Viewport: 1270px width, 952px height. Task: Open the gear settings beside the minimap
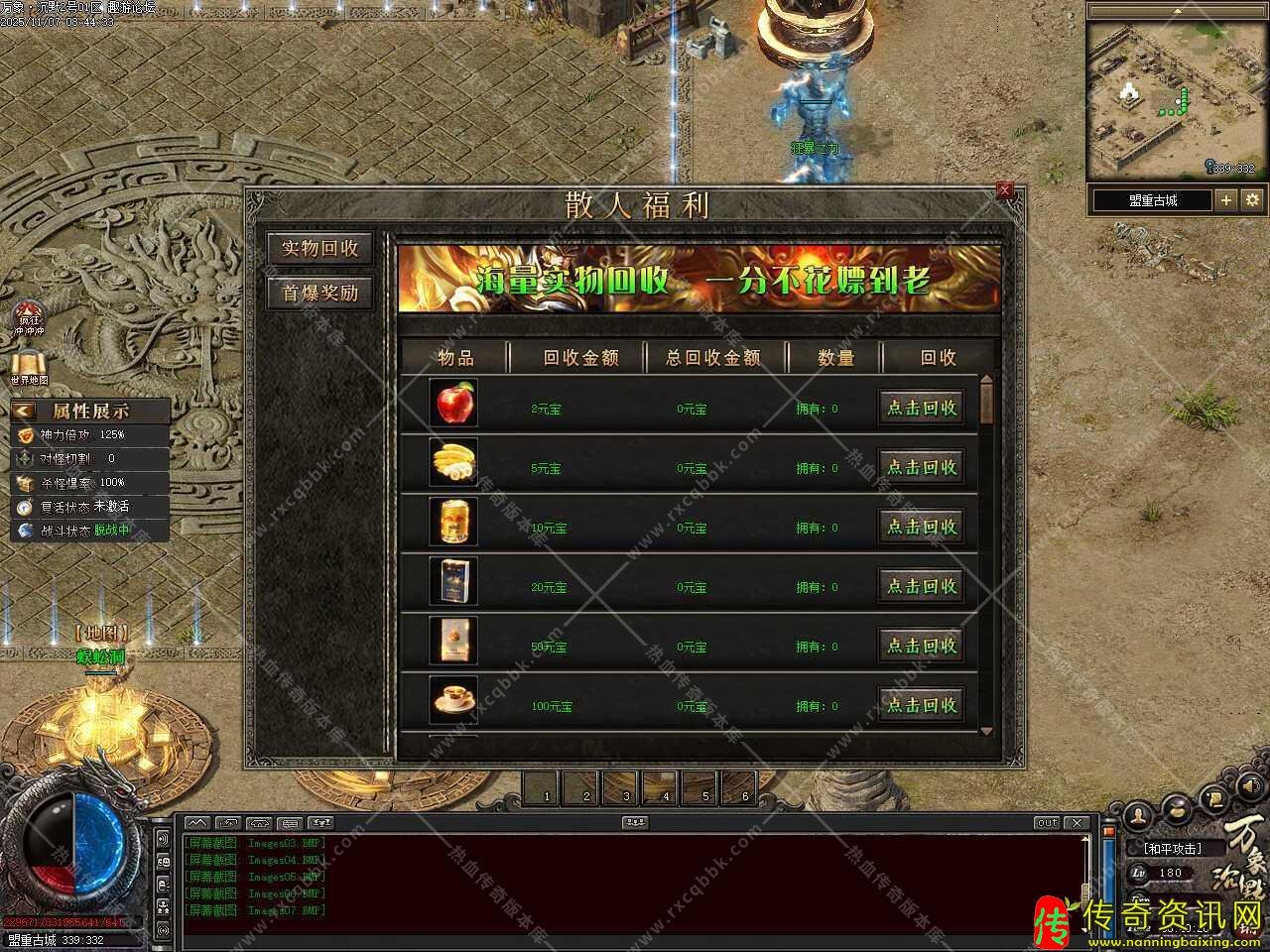click(1252, 199)
